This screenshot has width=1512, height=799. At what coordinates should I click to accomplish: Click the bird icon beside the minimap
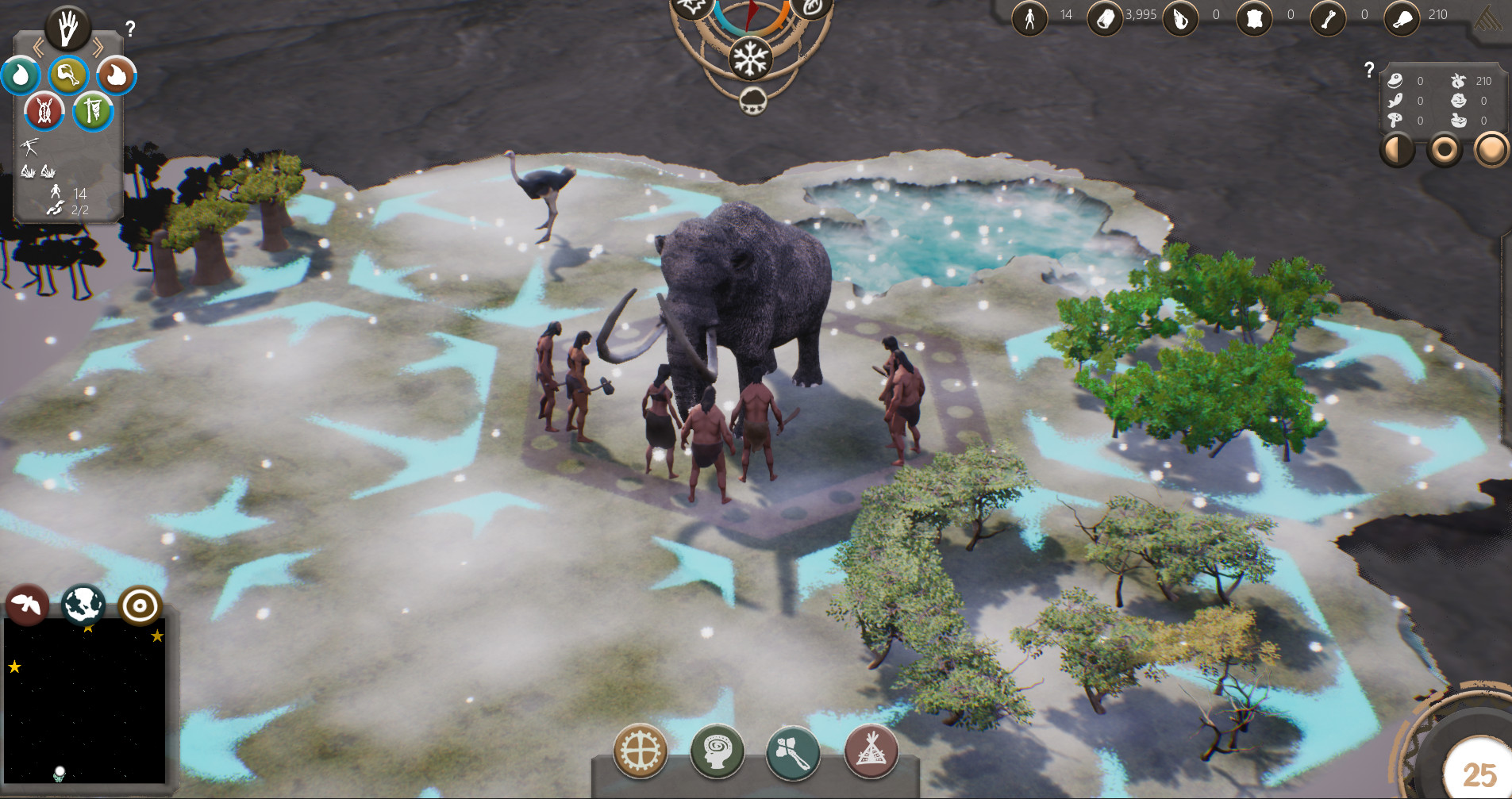tap(27, 605)
